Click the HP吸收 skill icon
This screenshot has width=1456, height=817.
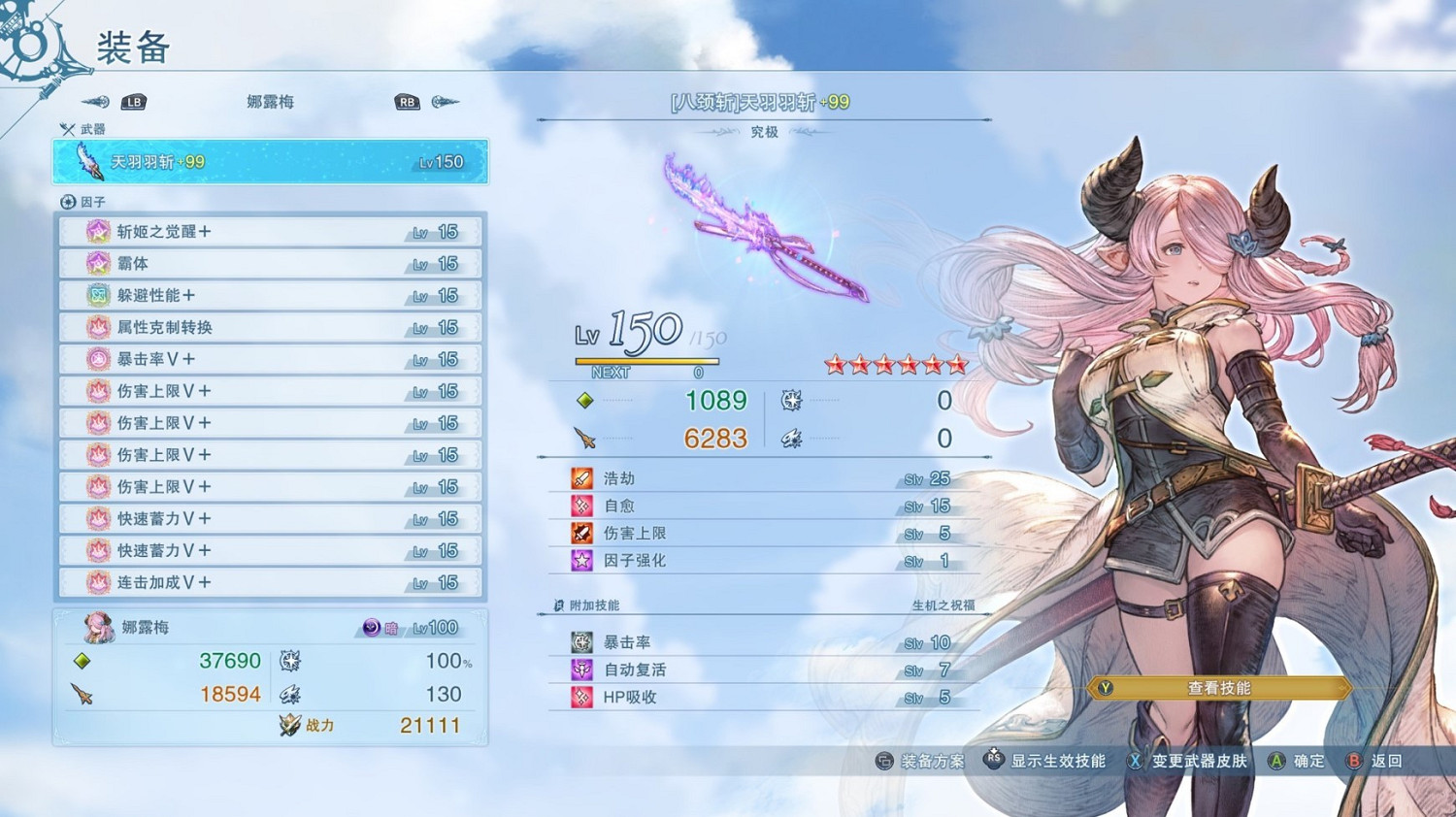[x=580, y=697]
